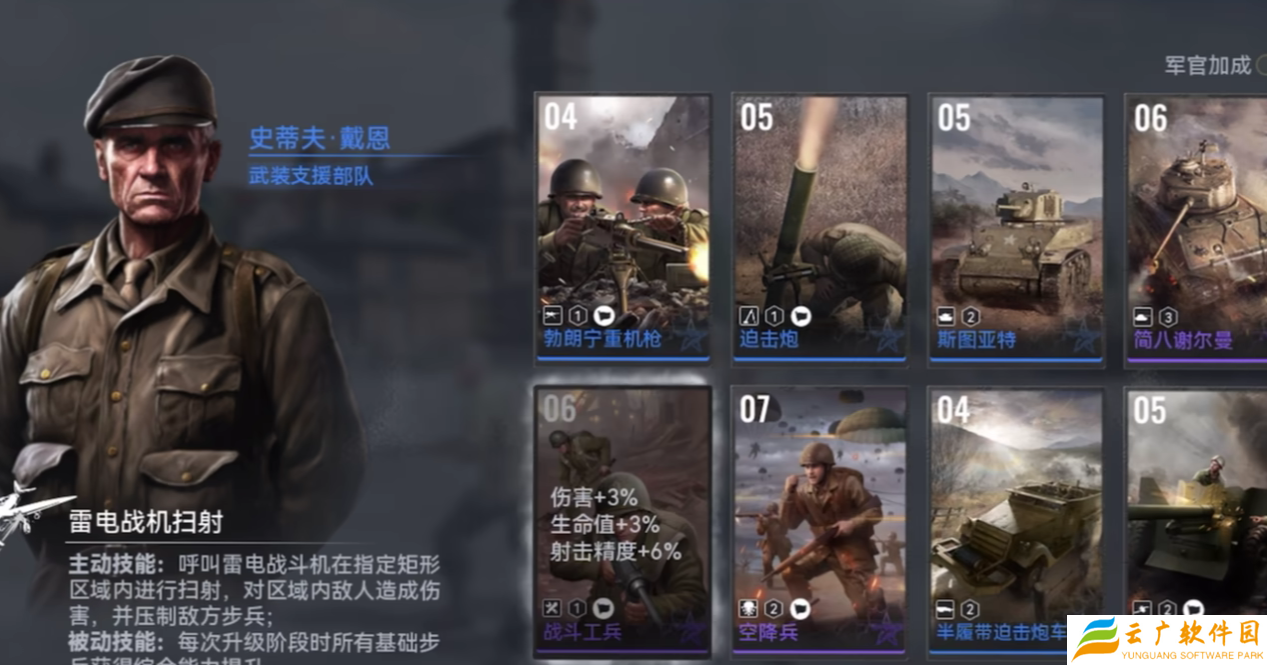Select the 勃朗宁重机枪 unit card
The height and width of the screenshot is (665, 1267).
[623, 227]
